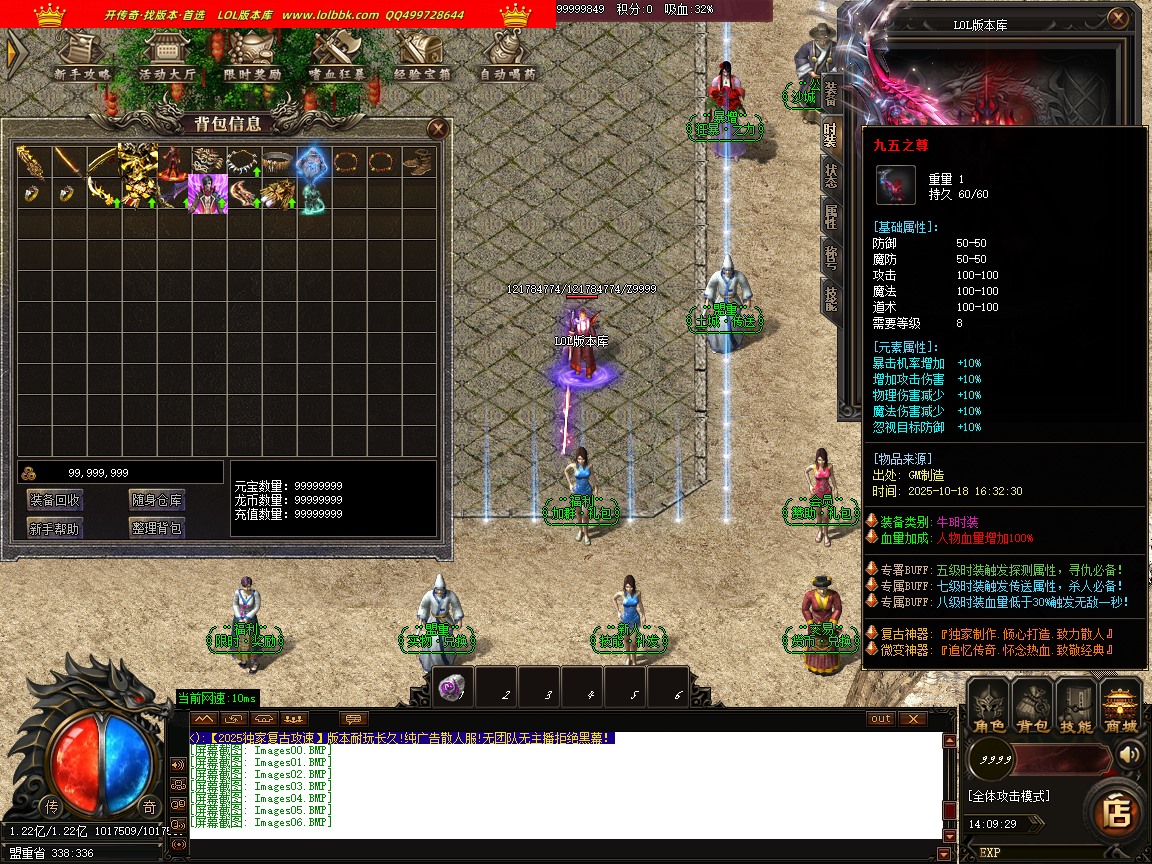Open the 随身仓库 portable warehouse
The width and height of the screenshot is (1152, 864).
pyautogui.click(x=157, y=500)
